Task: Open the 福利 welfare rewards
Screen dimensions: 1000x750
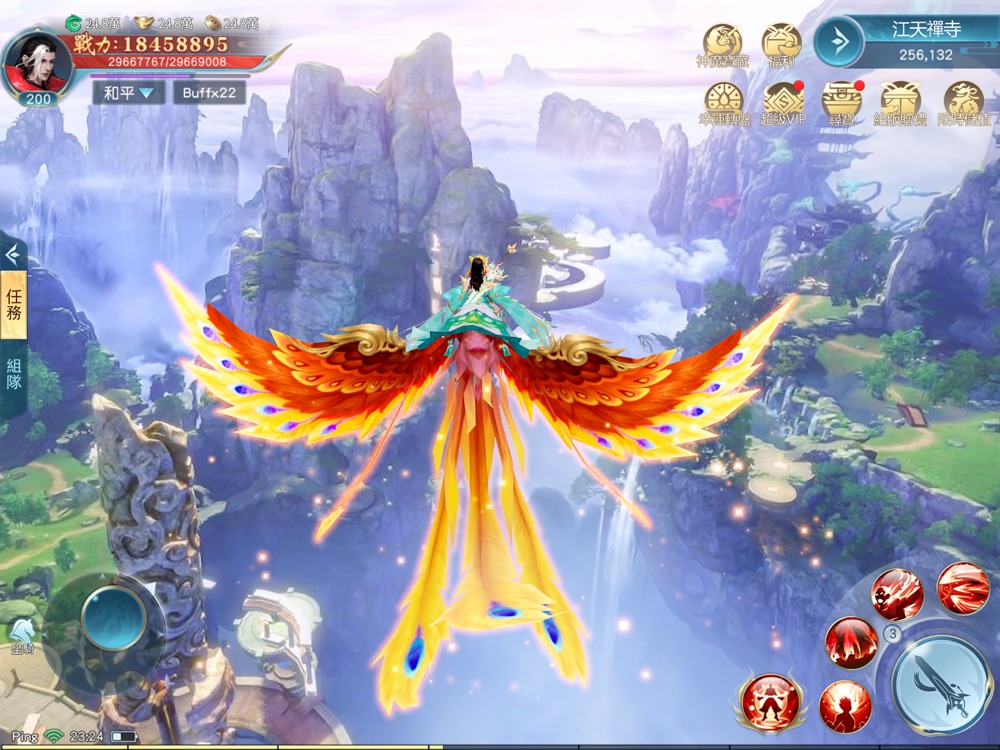Action: click(781, 45)
